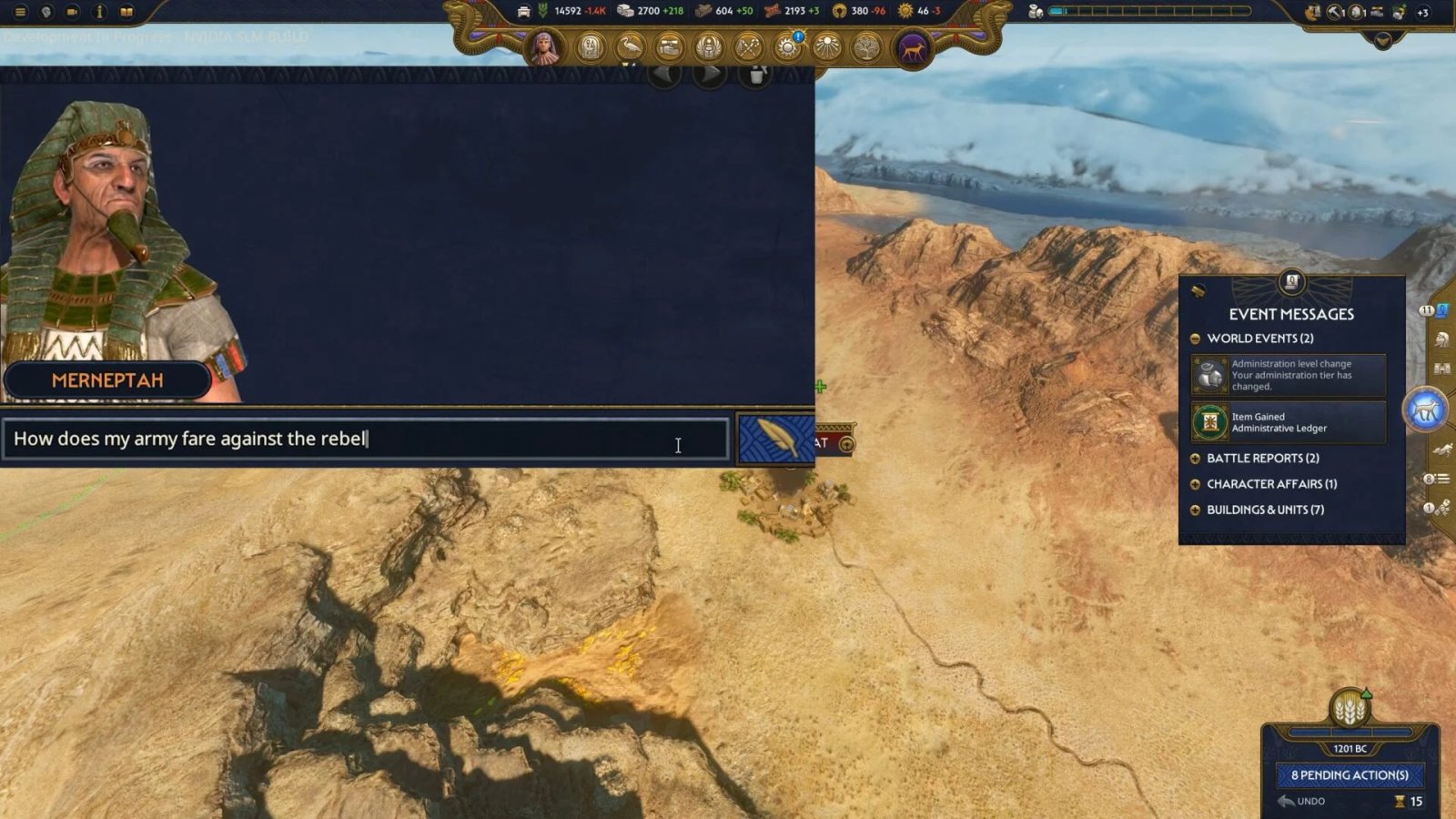Viewport: 1456px width, 819px height.
Task: Open the faction leader portrait in the top bar
Action: point(544,47)
